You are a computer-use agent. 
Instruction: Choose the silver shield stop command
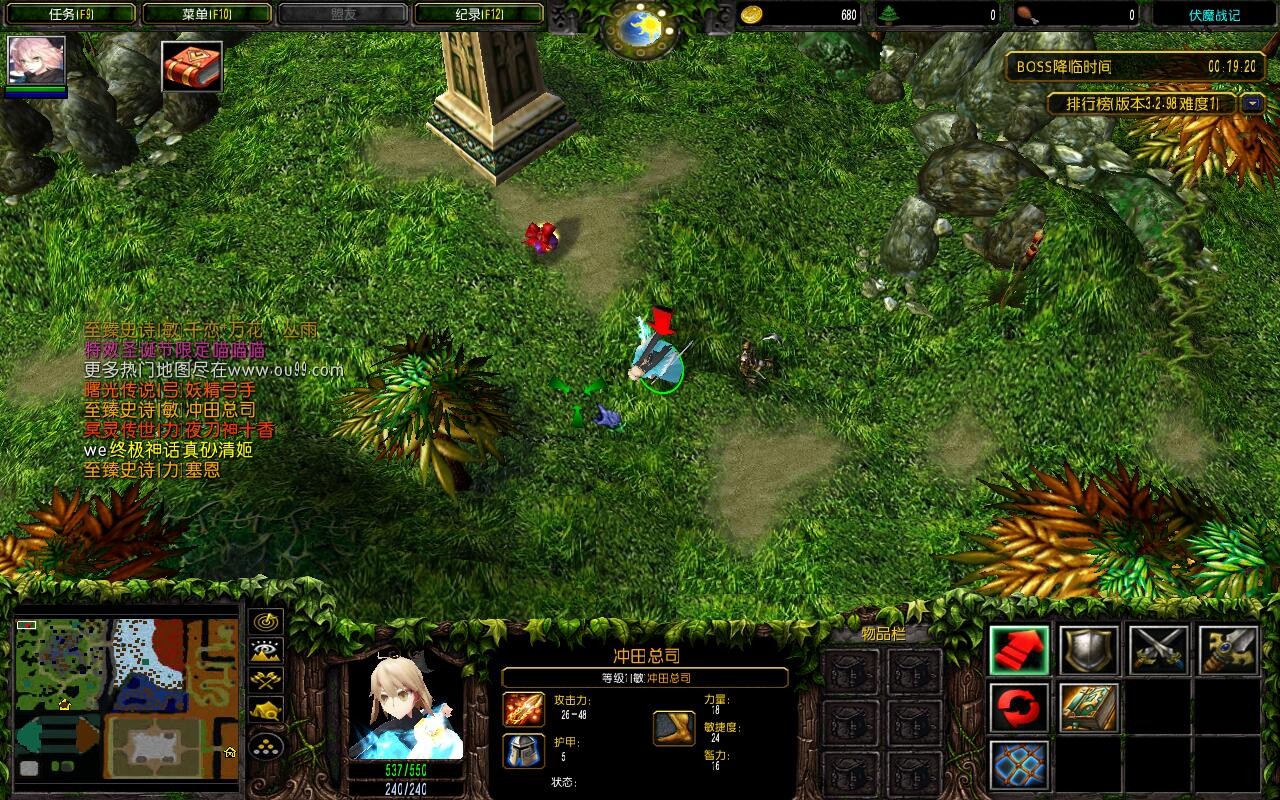(1089, 650)
